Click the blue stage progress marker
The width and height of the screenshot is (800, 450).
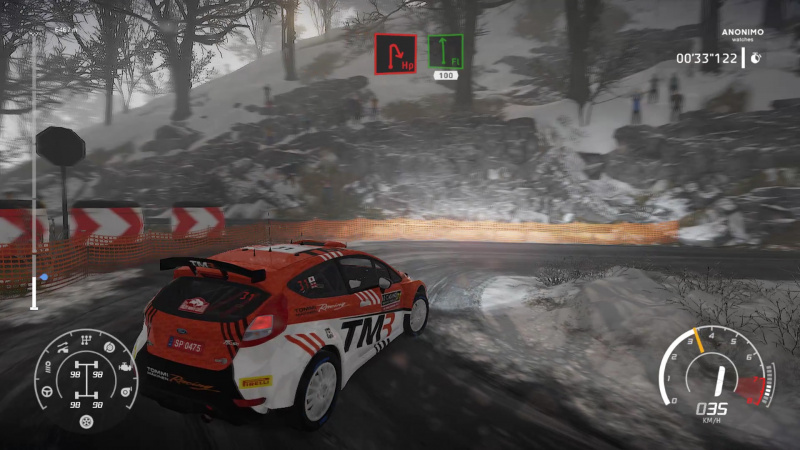43,277
